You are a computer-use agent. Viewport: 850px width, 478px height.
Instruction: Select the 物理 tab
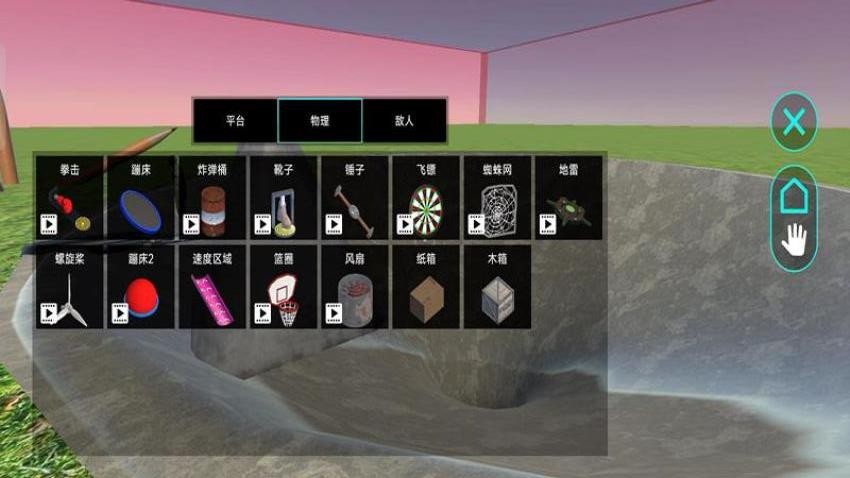[320, 121]
